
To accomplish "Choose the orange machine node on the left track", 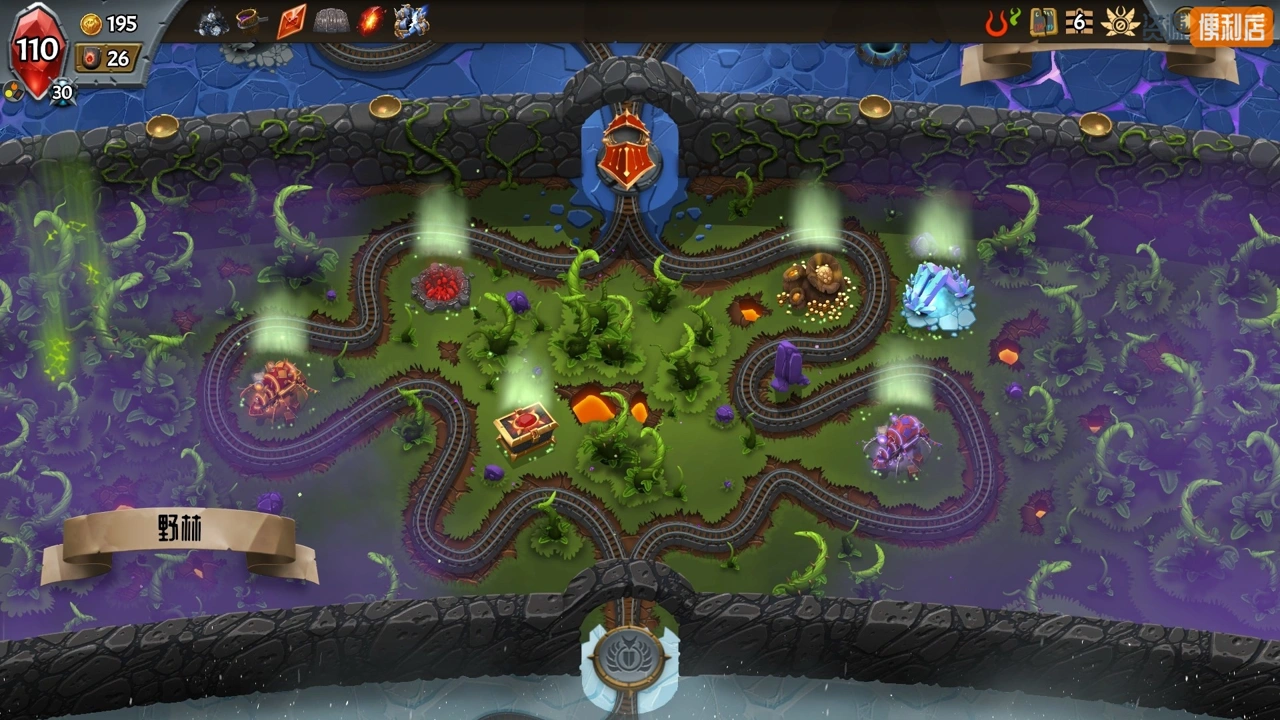I will [276, 388].
